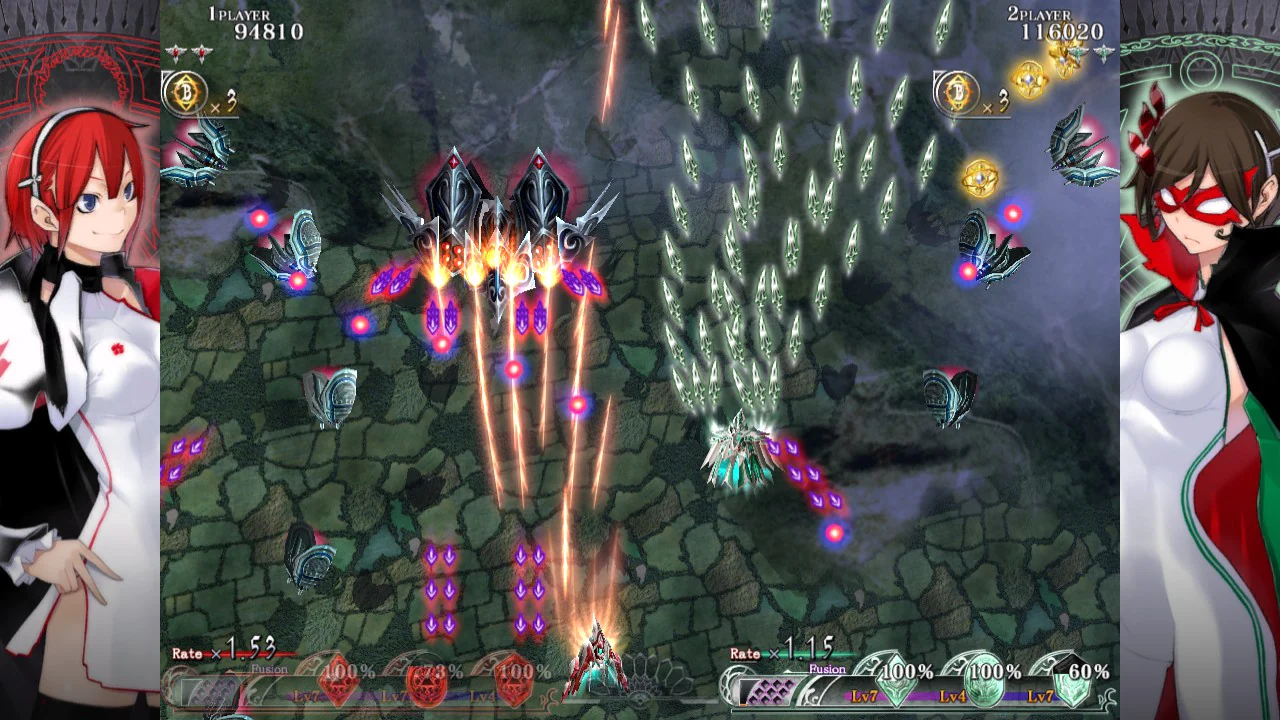Image resolution: width=1280 pixels, height=720 pixels.
Task: Click the red diamond weapon icon at 100%
Action: tap(340, 683)
